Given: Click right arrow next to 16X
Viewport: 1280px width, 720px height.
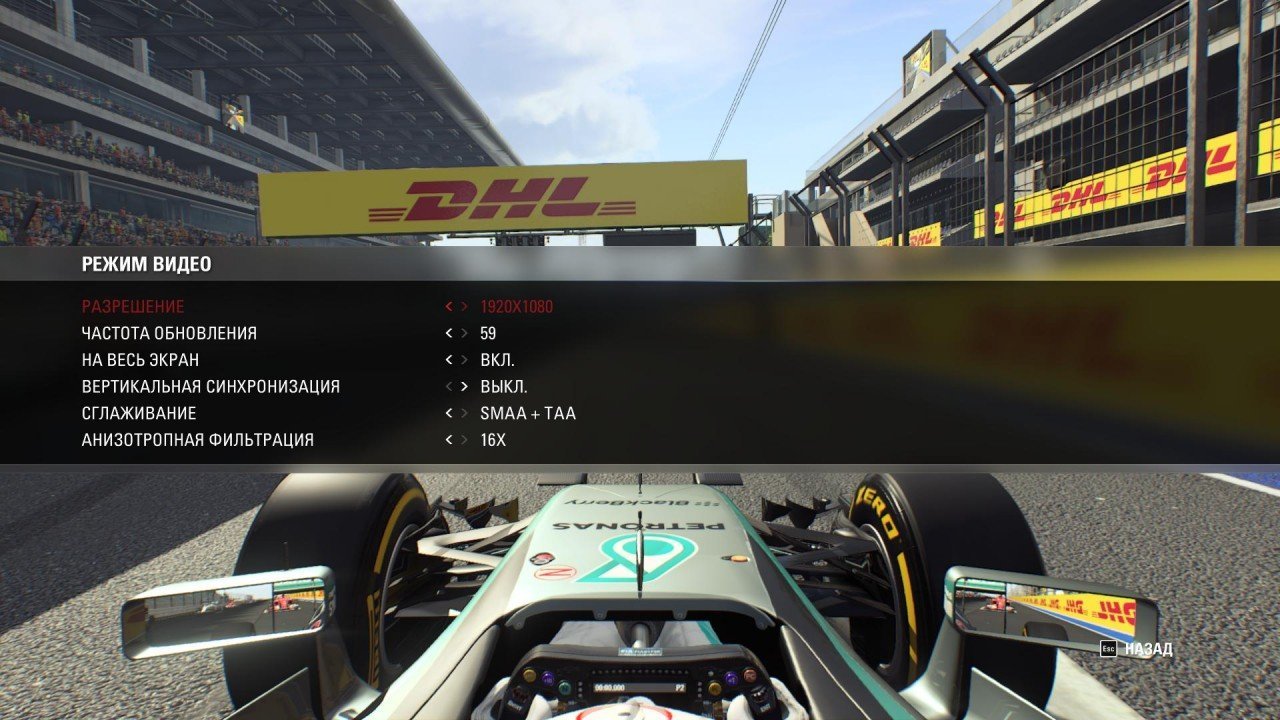Looking at the screenshot, I should pyautogui.click(x=464, y=440).
